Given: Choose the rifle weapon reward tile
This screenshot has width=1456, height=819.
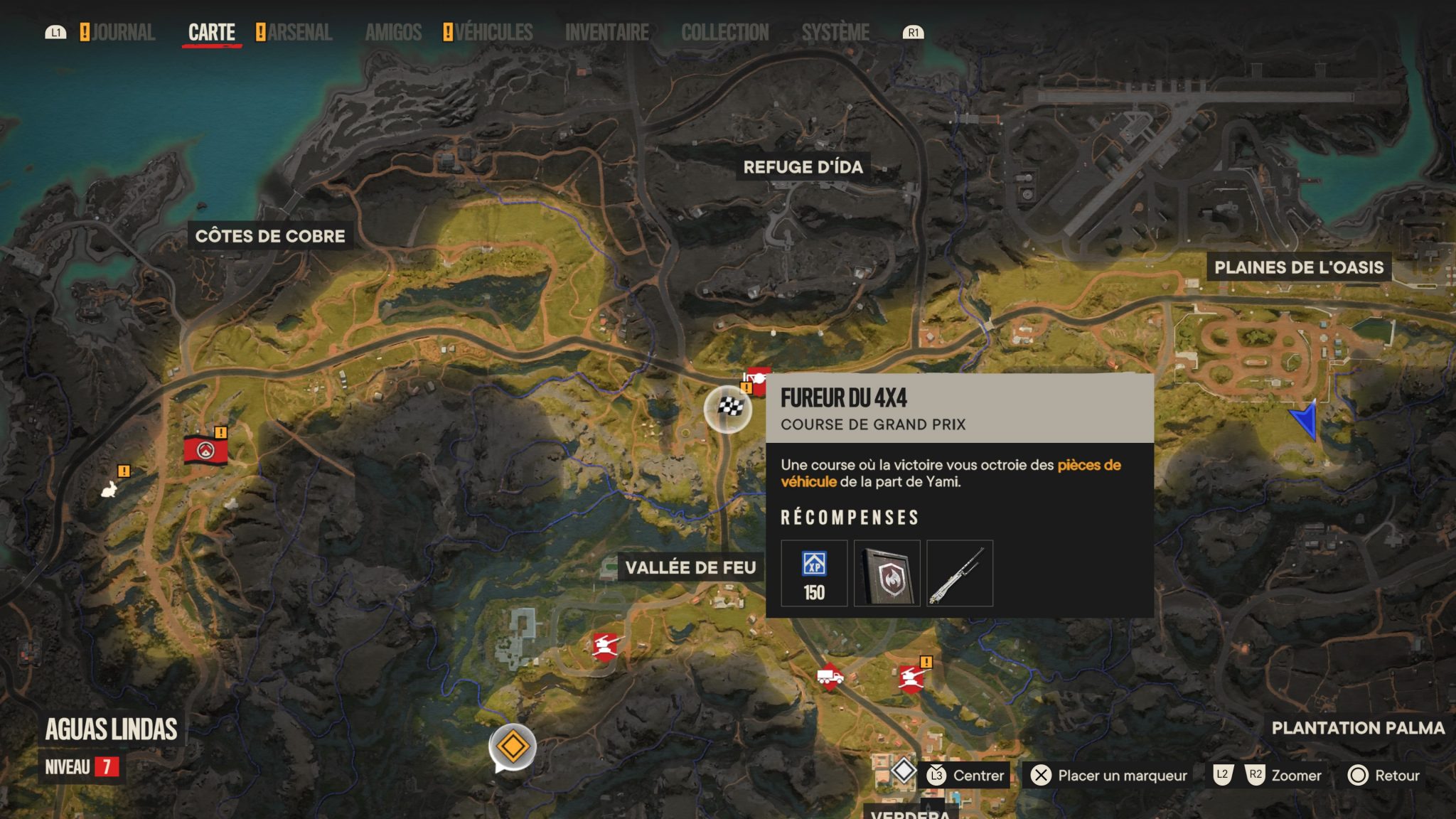Looking at the screenshot, I should [x=960, y=573].
